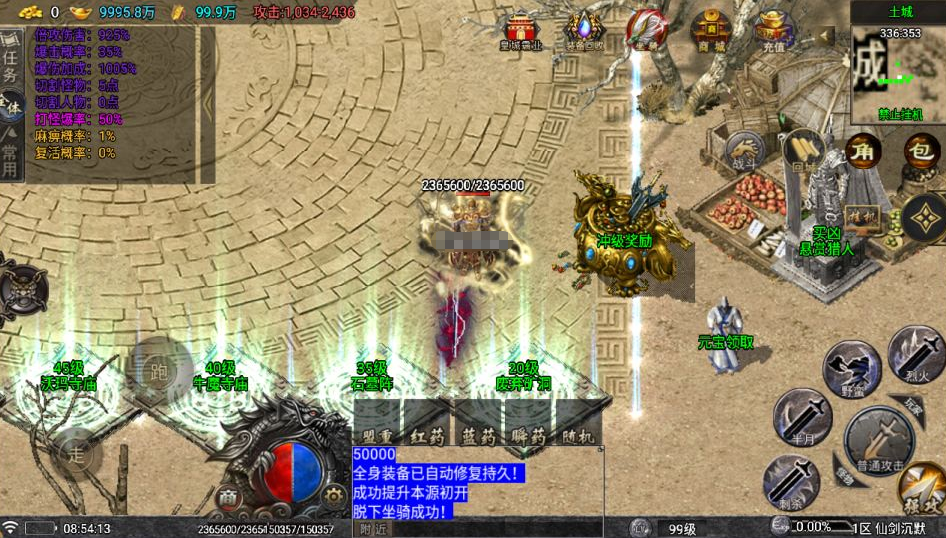Activate the 野蛮 charge skill
The image size is (946, 538).
[x=851, y=370]
